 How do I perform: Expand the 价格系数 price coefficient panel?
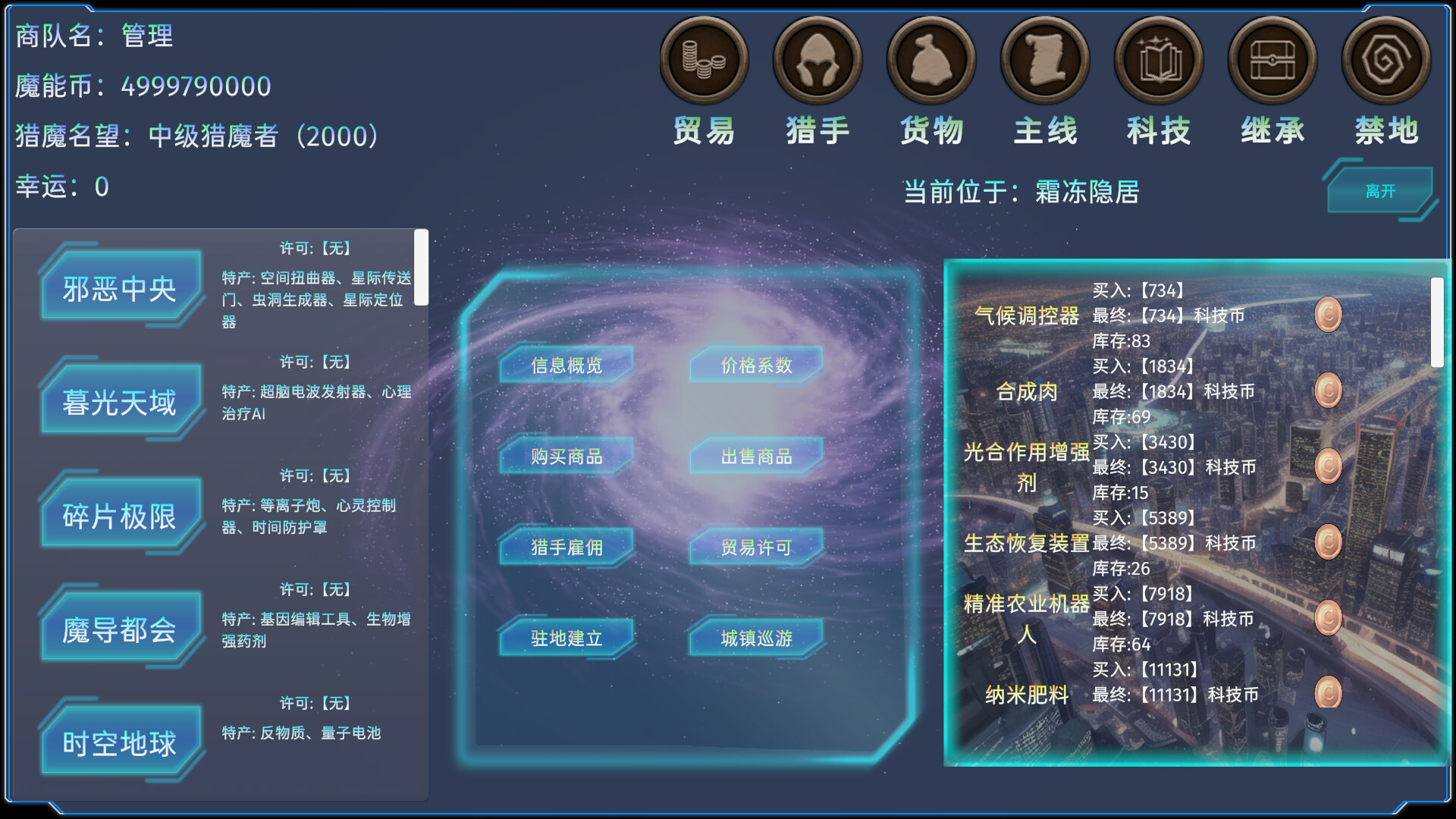click(x=754, y=366)
